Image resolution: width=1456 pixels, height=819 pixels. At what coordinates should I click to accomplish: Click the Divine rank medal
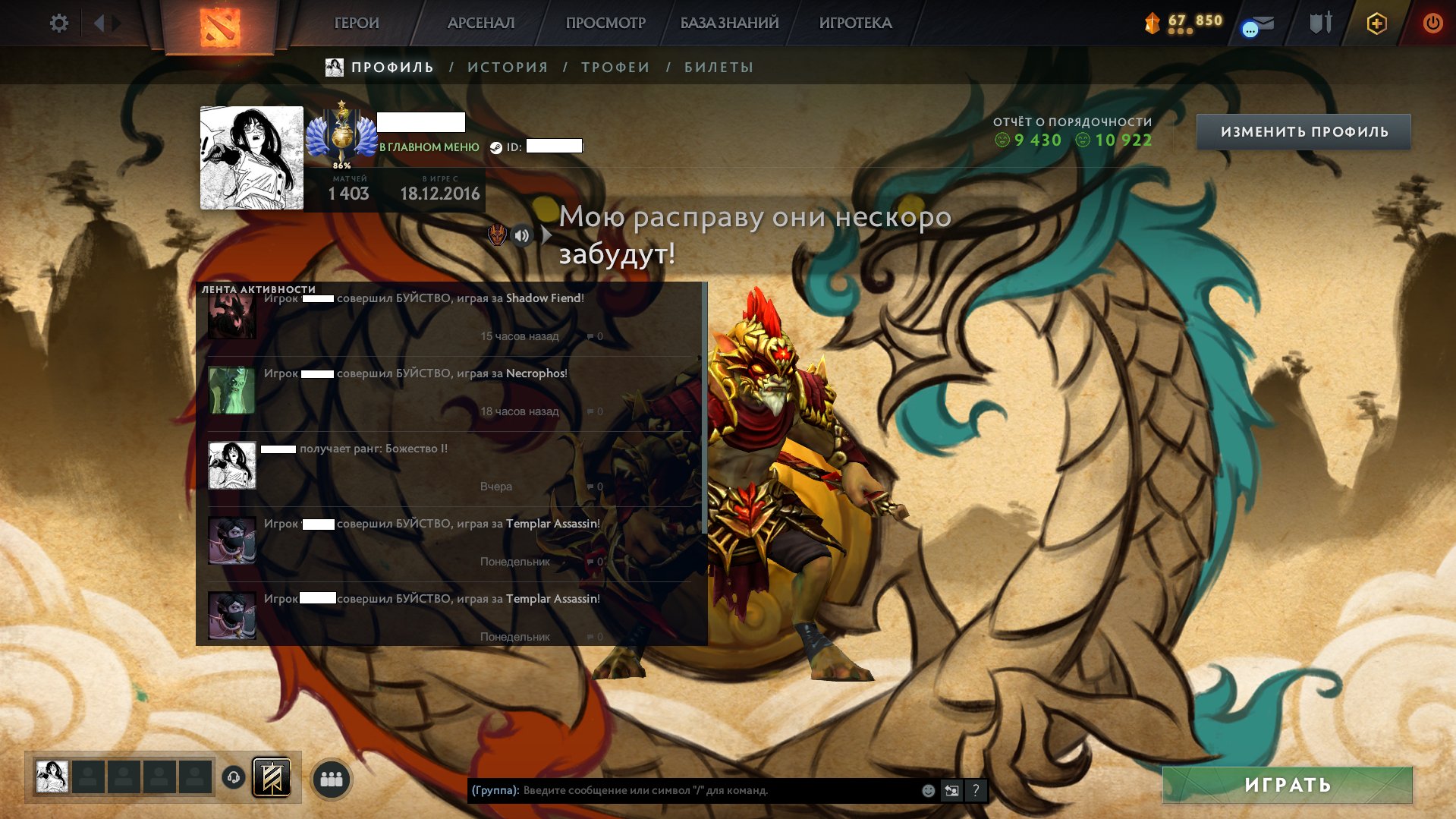coord(343,135)
